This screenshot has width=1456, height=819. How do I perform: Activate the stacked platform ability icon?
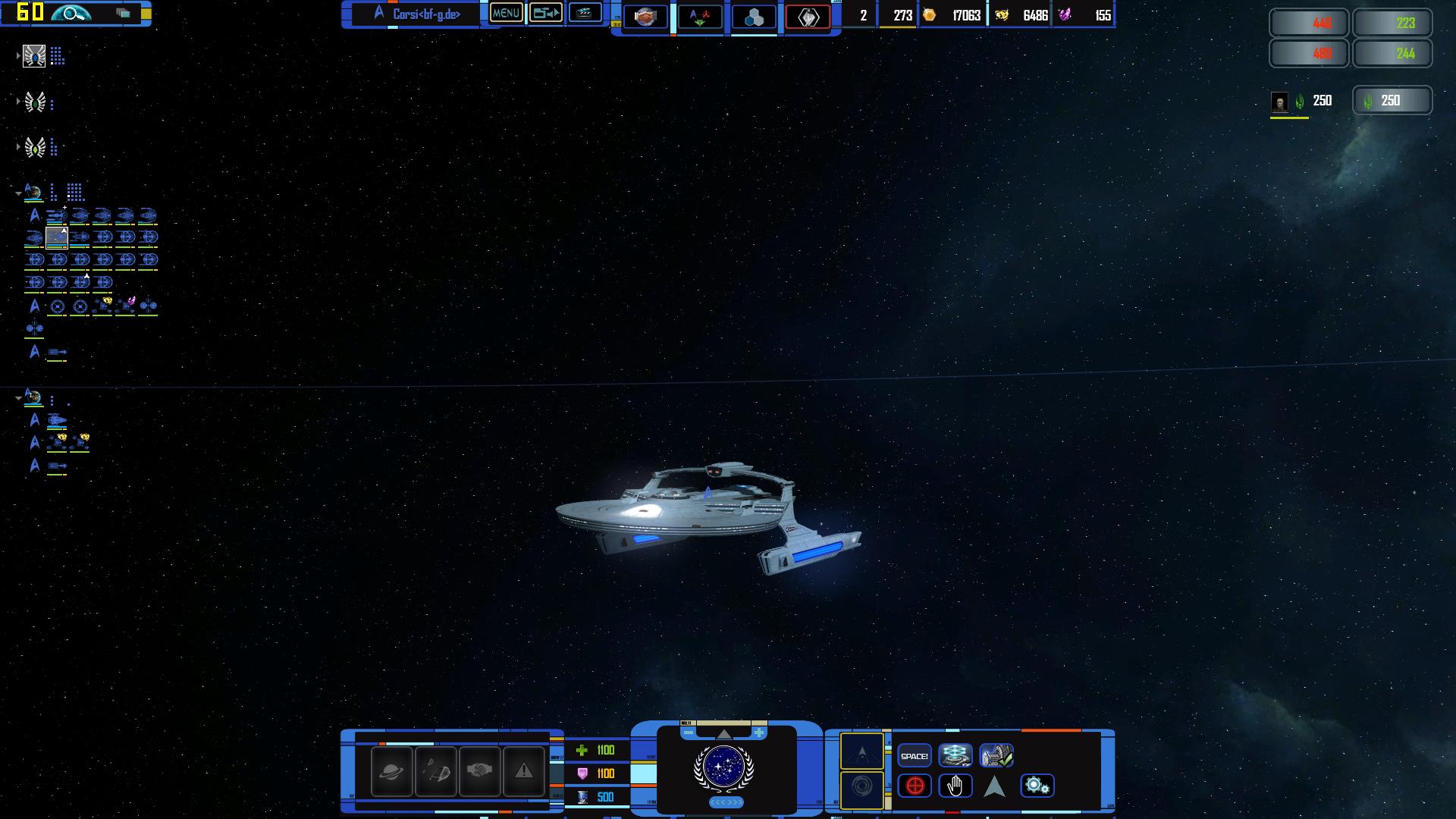955,756
